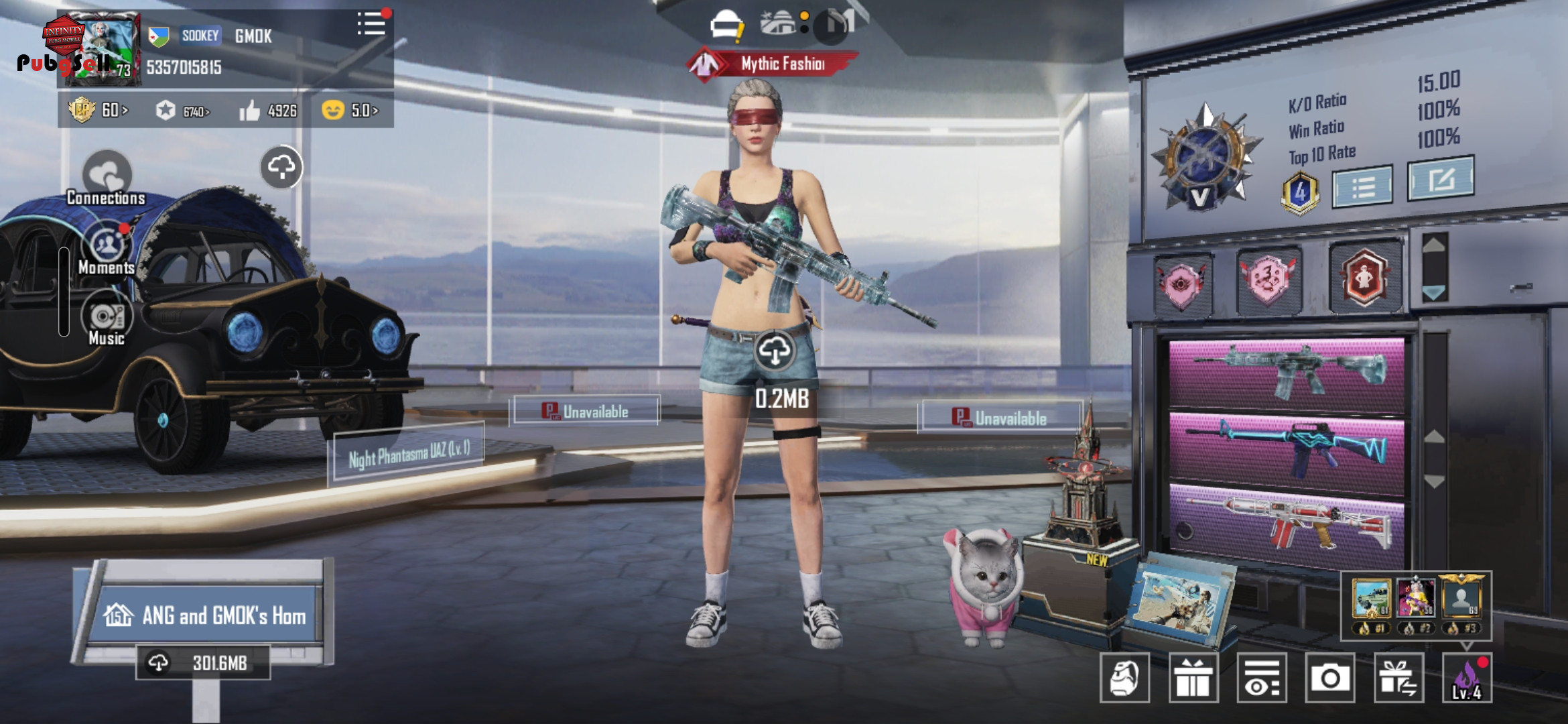Open the backpack inventory icon
Image resolution: width=1568 pixels, height=724 pixels.
pos(1124,678)
